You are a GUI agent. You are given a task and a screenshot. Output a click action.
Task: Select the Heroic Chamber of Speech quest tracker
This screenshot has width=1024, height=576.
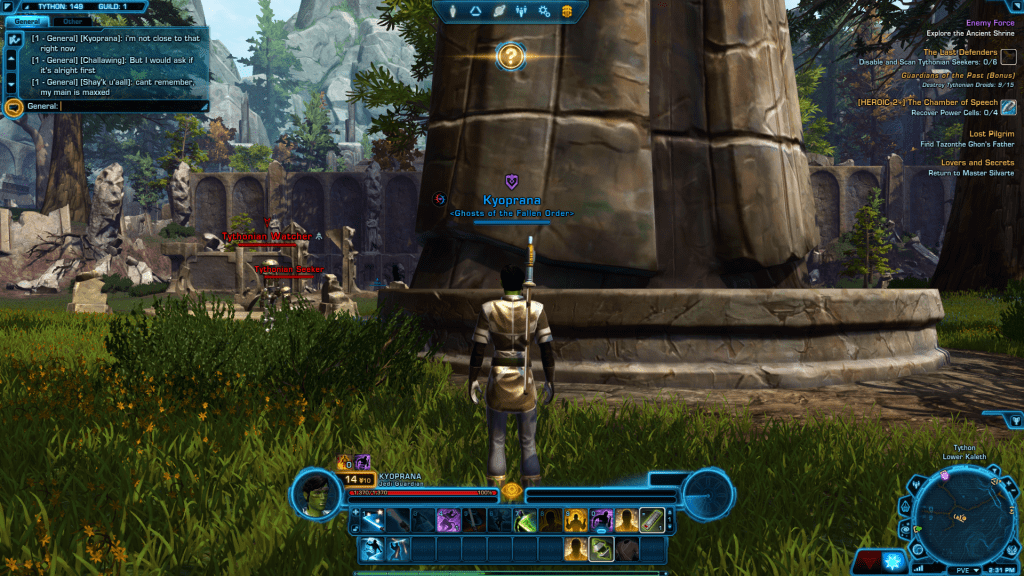pos(927,102)
